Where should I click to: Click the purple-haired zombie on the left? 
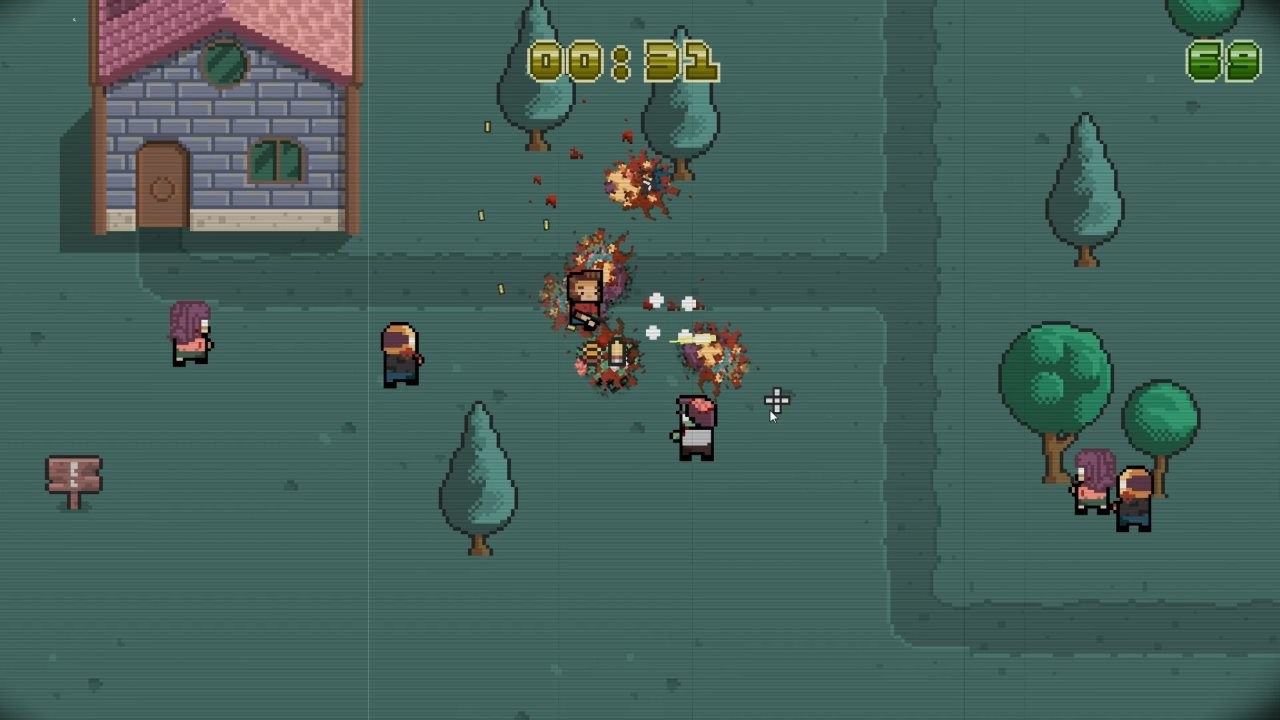(x=192, y=335)
